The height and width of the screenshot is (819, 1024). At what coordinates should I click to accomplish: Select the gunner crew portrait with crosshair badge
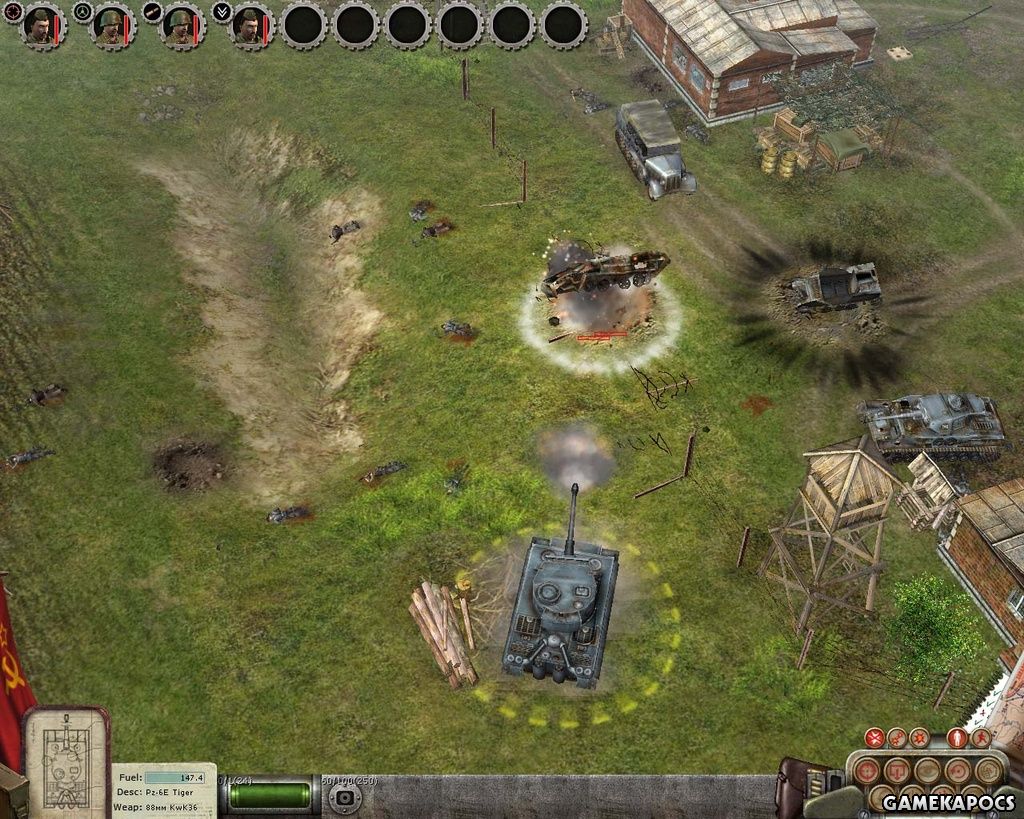(42, 25)
